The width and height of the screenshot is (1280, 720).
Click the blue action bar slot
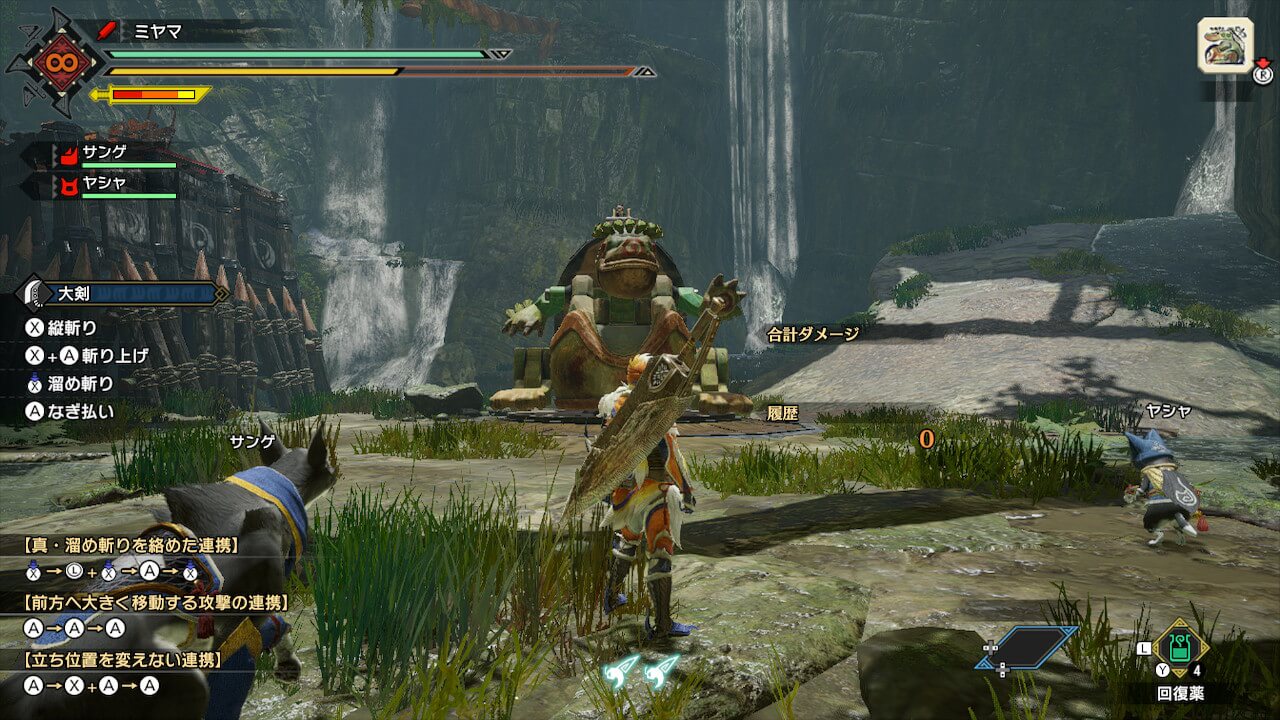click(1027, 647)
